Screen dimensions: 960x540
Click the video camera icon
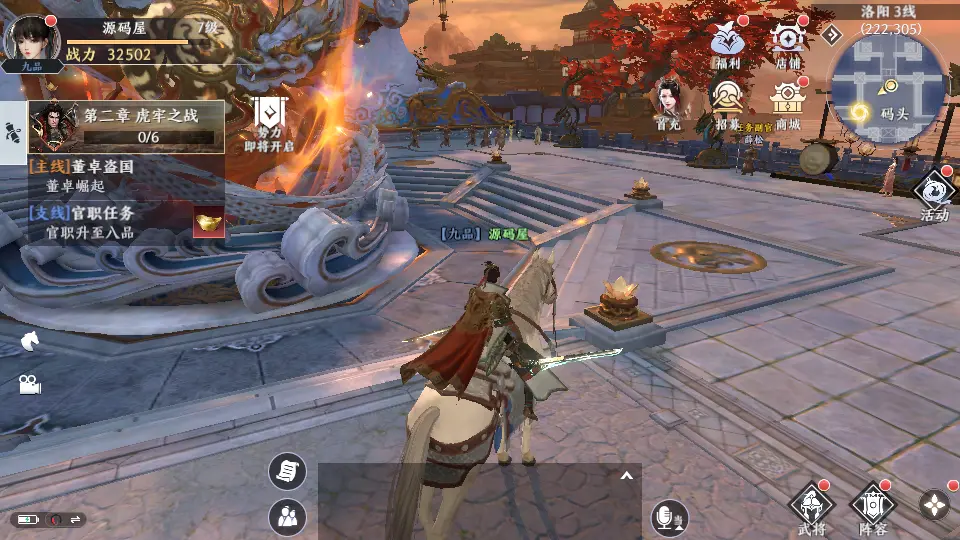(29, 384)
